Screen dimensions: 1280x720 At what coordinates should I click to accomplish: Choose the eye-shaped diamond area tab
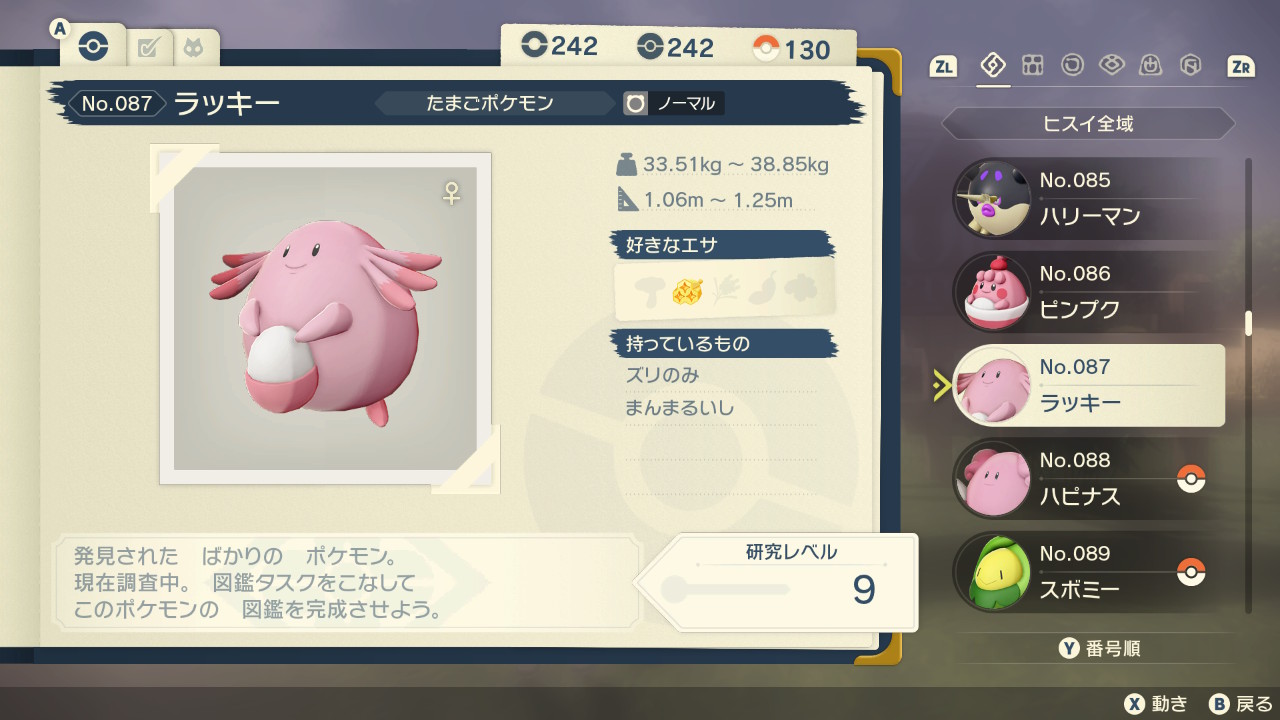point(1111,66)
